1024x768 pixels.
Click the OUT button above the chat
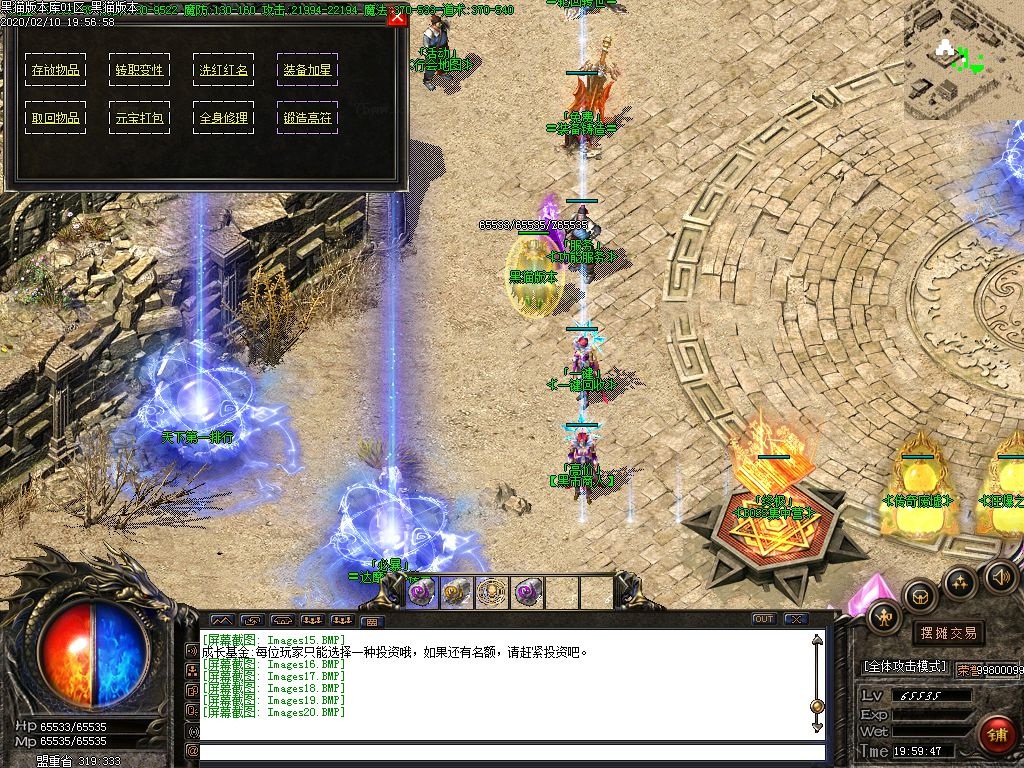point(764,619)
